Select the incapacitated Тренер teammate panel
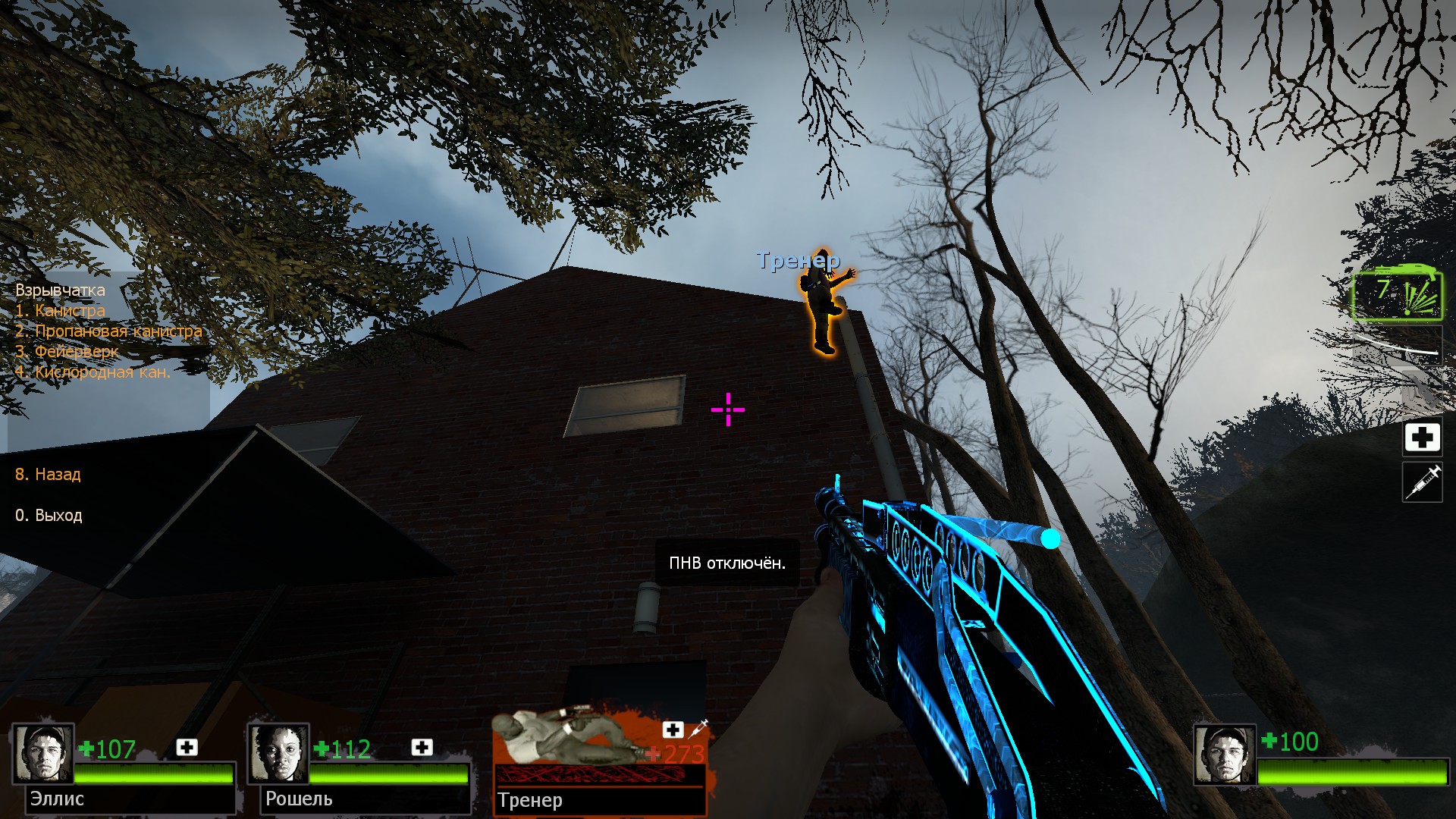Image resolution: width=1456 pixels, height=819 pixels. (x=599, y=762)
